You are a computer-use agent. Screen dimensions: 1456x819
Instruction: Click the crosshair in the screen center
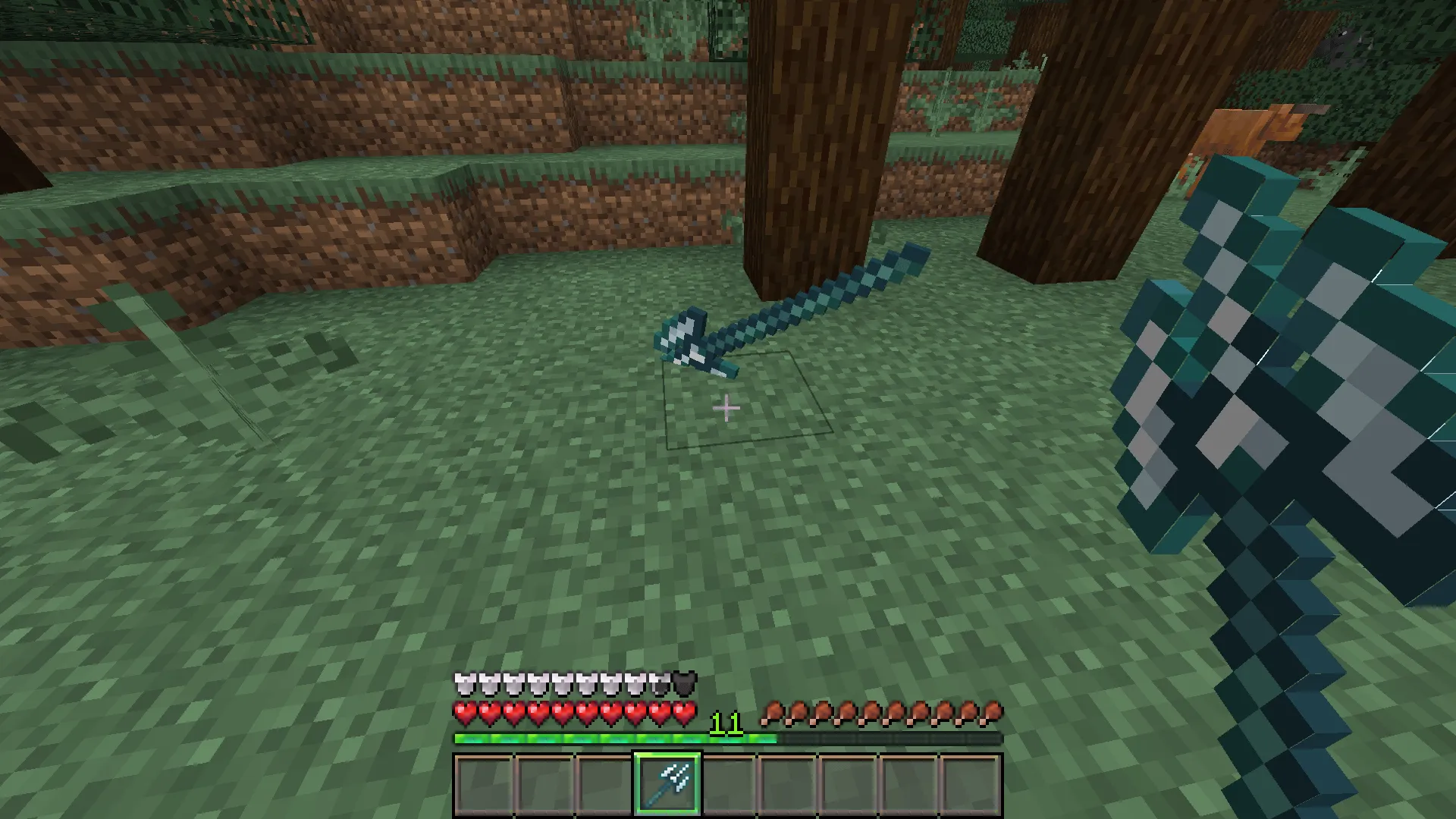tap(726, 408)
